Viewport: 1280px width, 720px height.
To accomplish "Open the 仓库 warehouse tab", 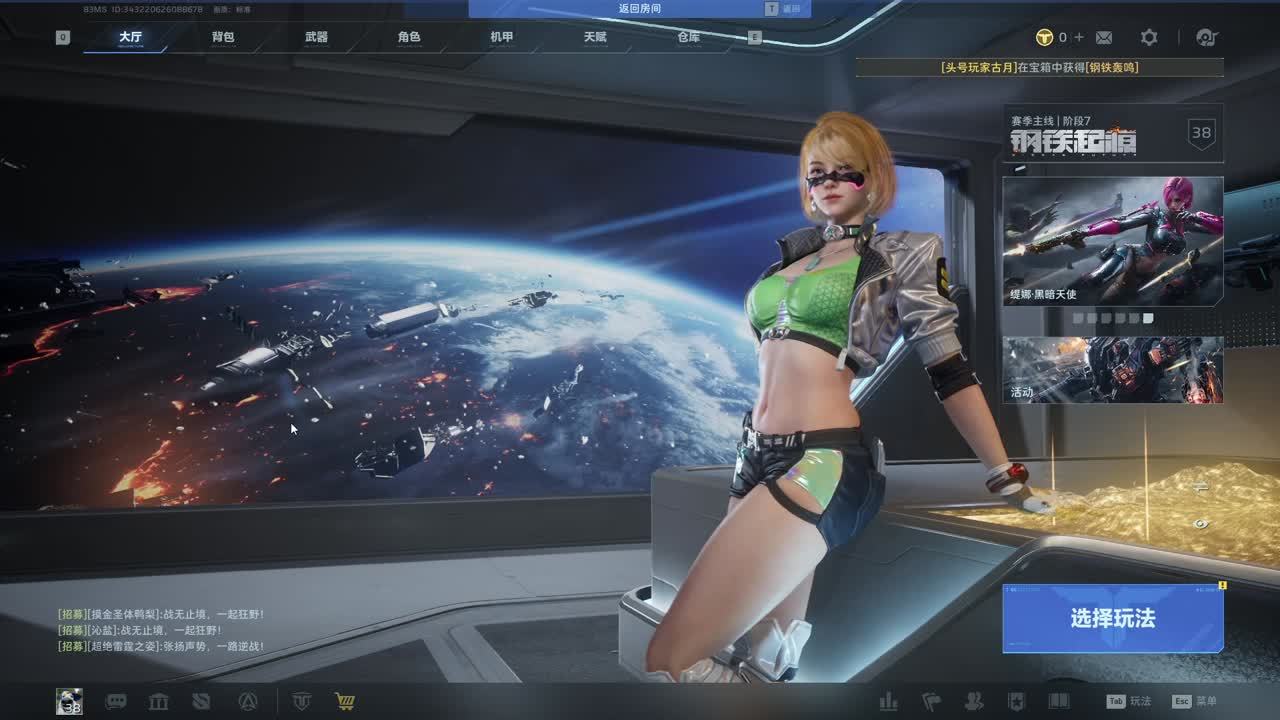I will click(x=688, y=37).
